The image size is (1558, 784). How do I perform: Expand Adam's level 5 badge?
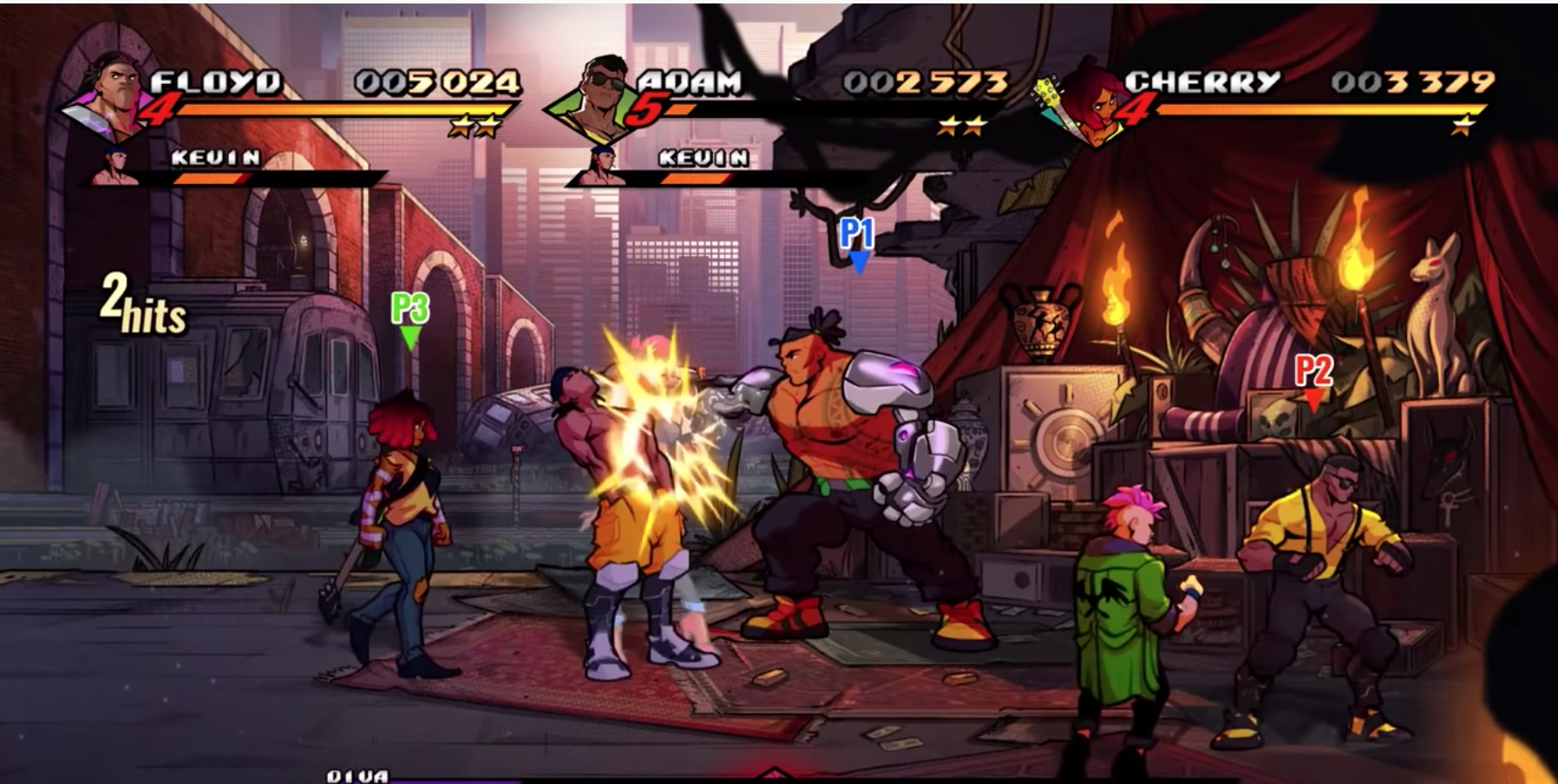coord(649,111)
